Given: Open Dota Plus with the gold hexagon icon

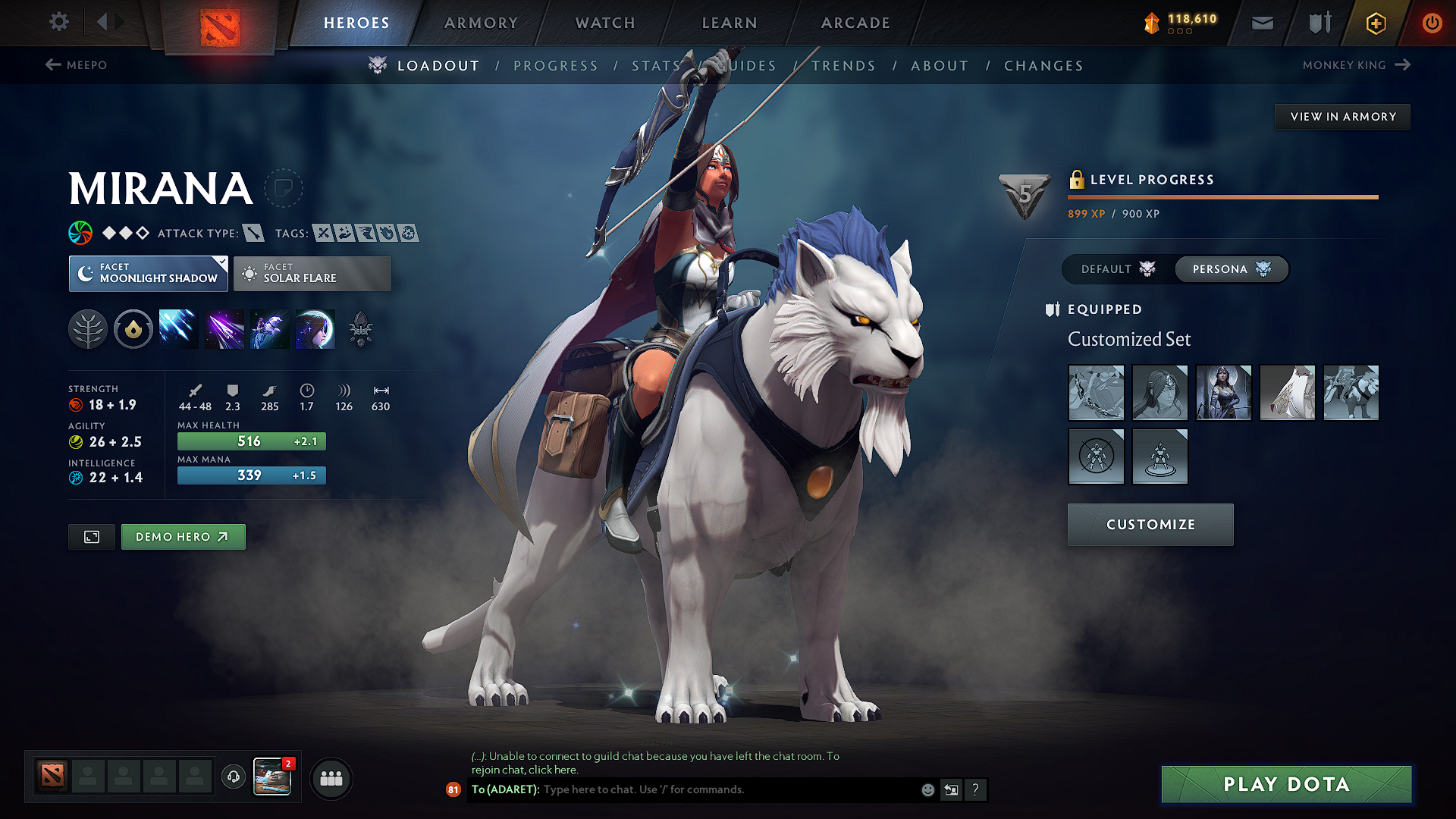Looking at the screenshot, I should point(1375,23).
